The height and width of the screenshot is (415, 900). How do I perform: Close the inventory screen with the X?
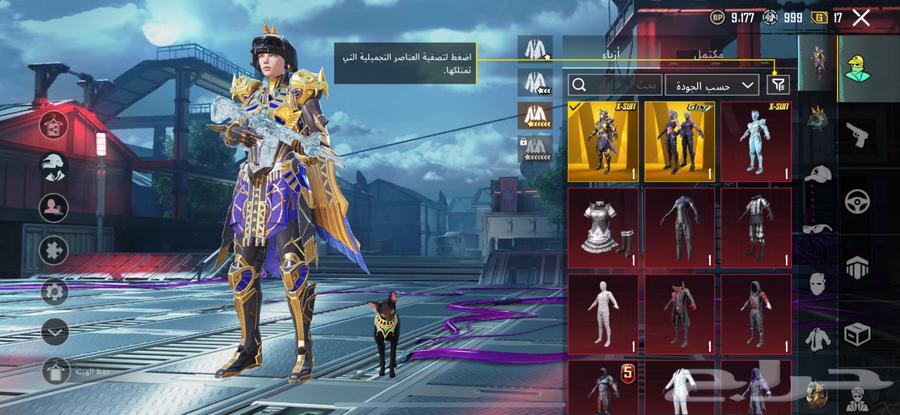coord(862,17)
